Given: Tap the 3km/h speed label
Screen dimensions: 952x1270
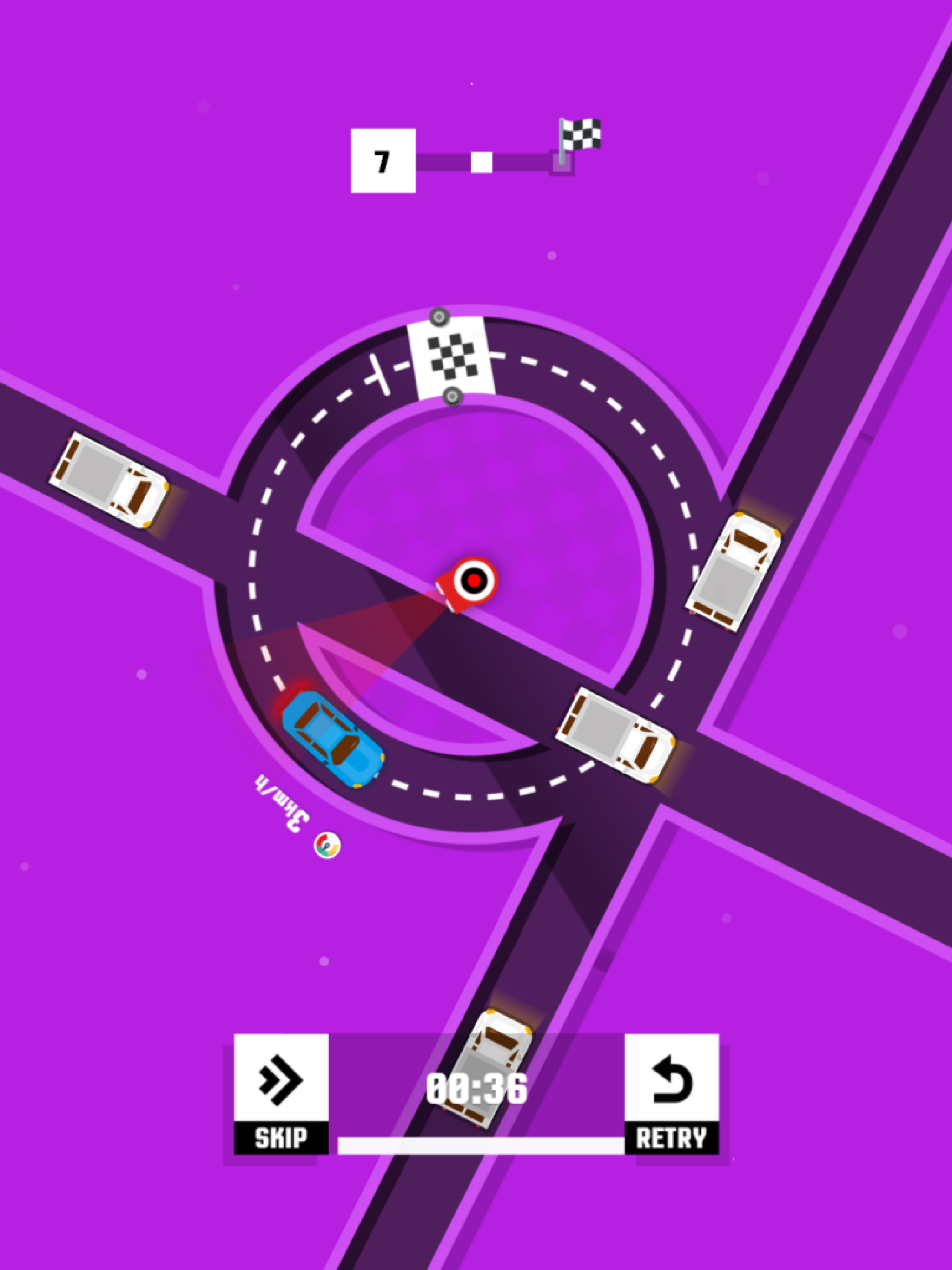Looking at the screenshot, I should click(281, 804).
